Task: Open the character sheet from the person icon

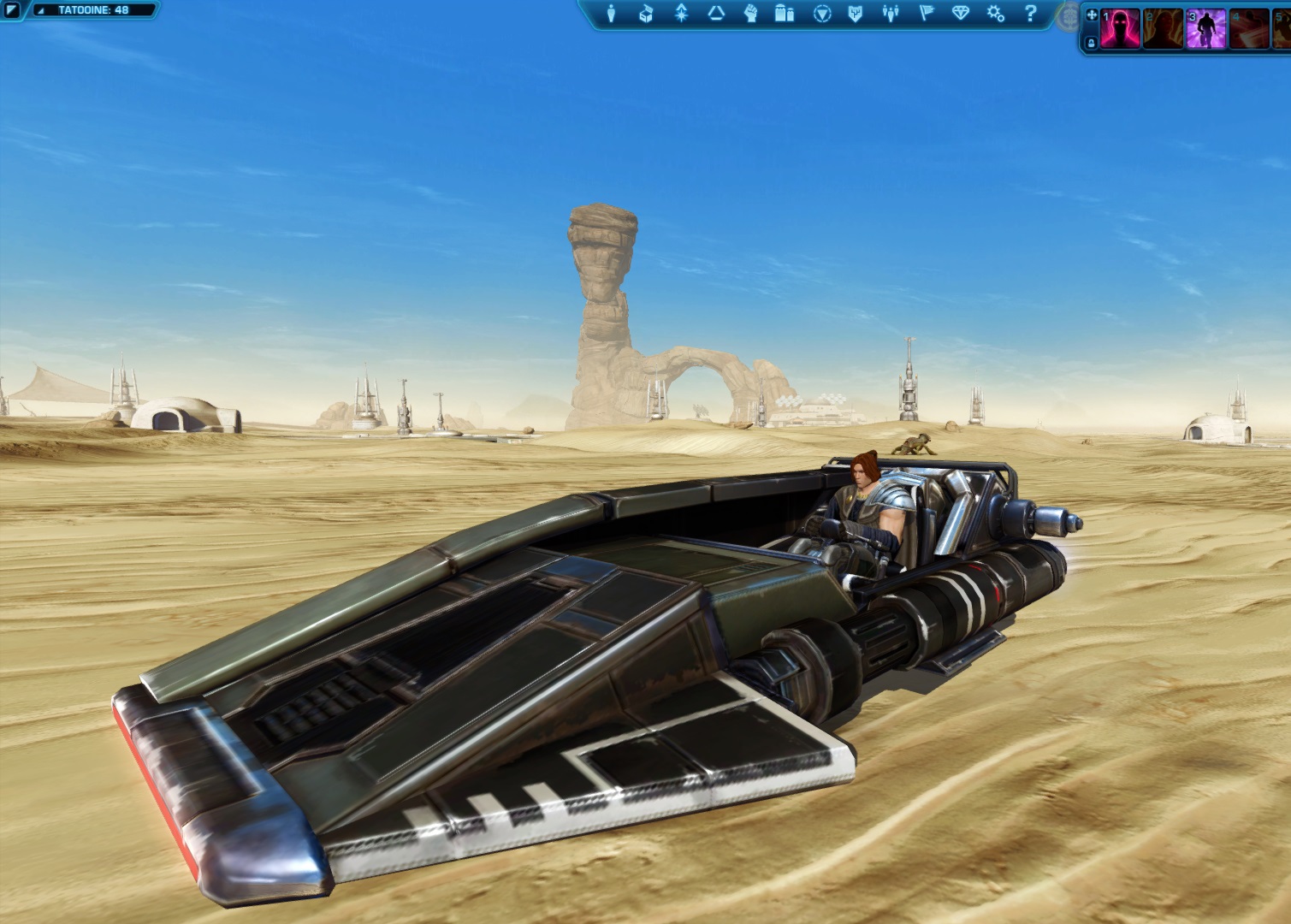Action: tap(611, 14)
